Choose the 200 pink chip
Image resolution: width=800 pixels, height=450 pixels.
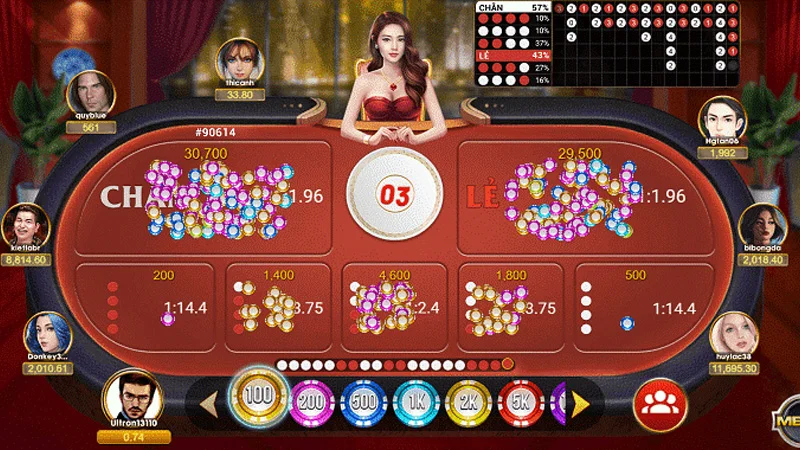click(310, 404)
